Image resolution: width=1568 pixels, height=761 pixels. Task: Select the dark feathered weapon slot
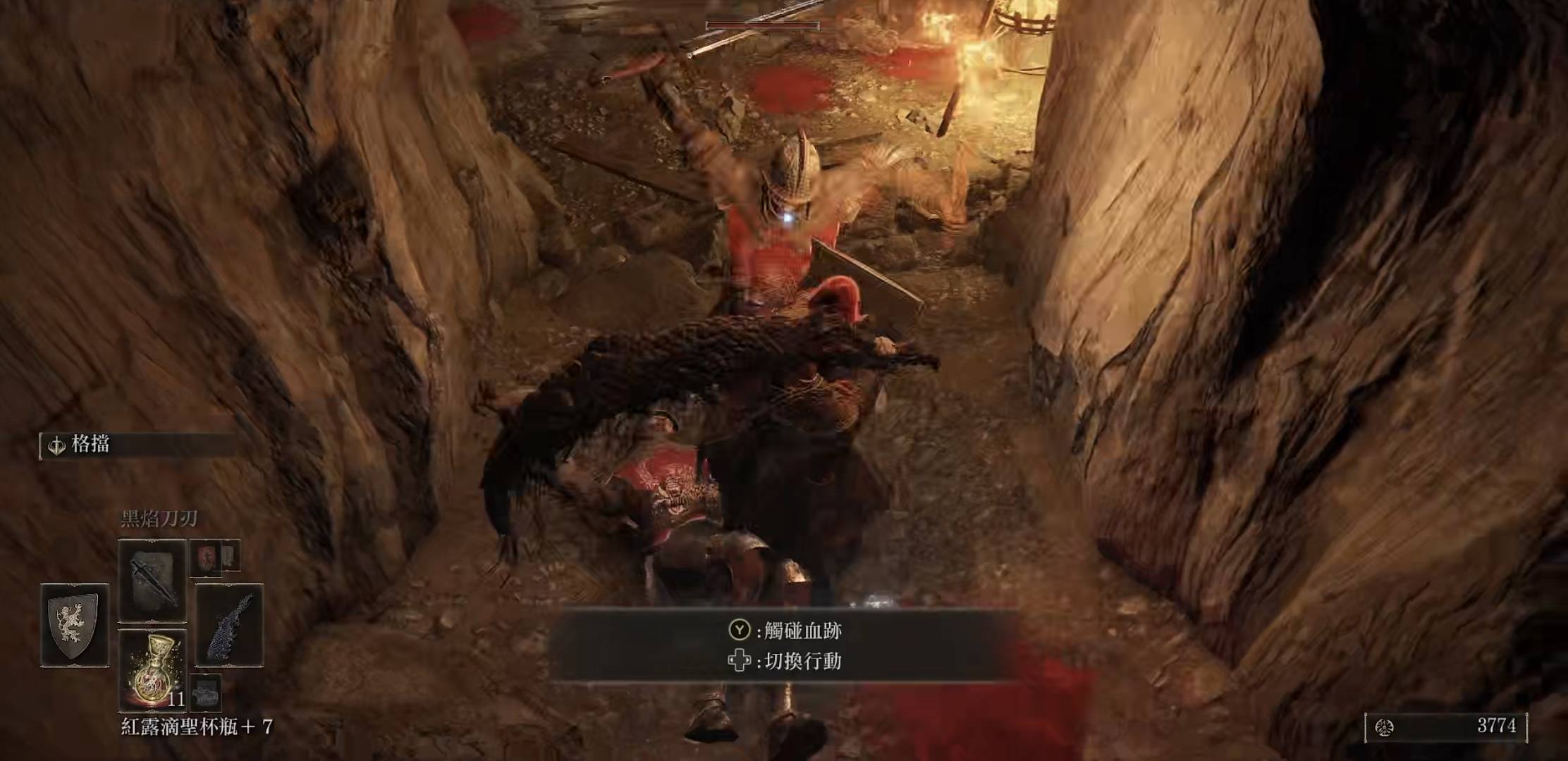(x=229, y=625)
